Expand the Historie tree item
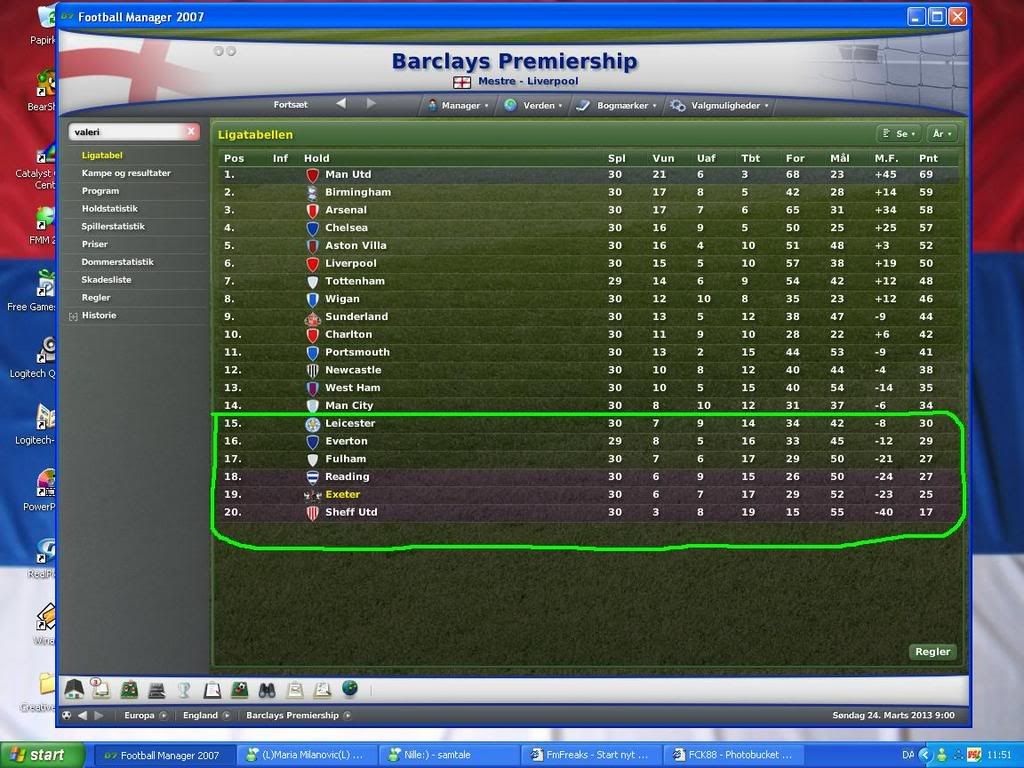Viewport: 1024px width, 768px height. [x=73, y=316]
